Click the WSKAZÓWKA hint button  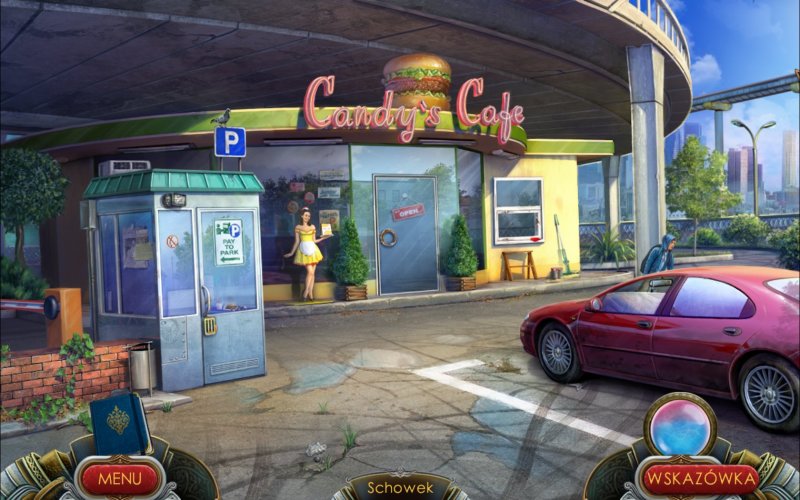click(699, 478)
